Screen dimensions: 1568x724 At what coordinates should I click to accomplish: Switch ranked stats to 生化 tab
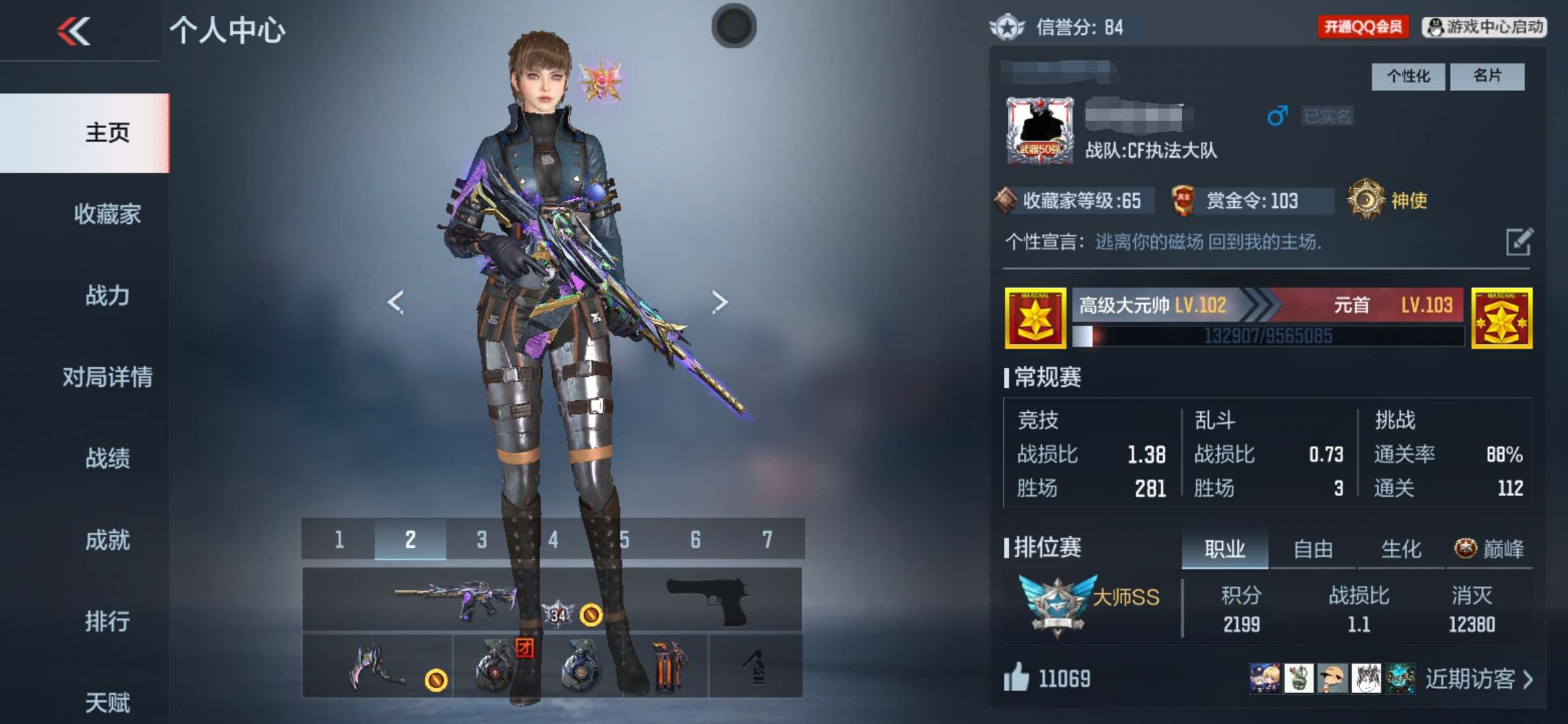pos(1401,550)
